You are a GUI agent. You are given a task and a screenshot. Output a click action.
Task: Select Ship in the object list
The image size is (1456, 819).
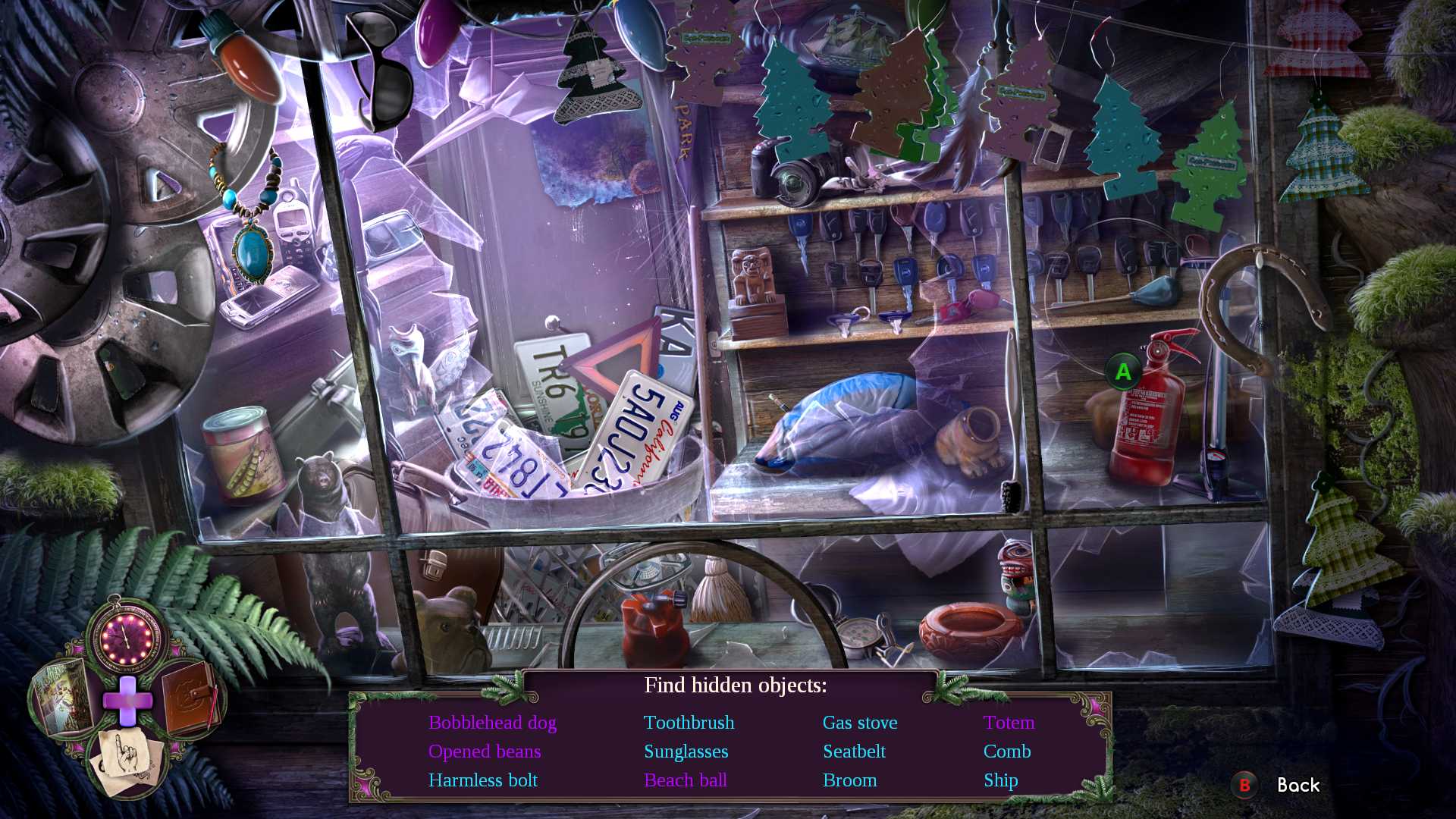coord(1000,780)
